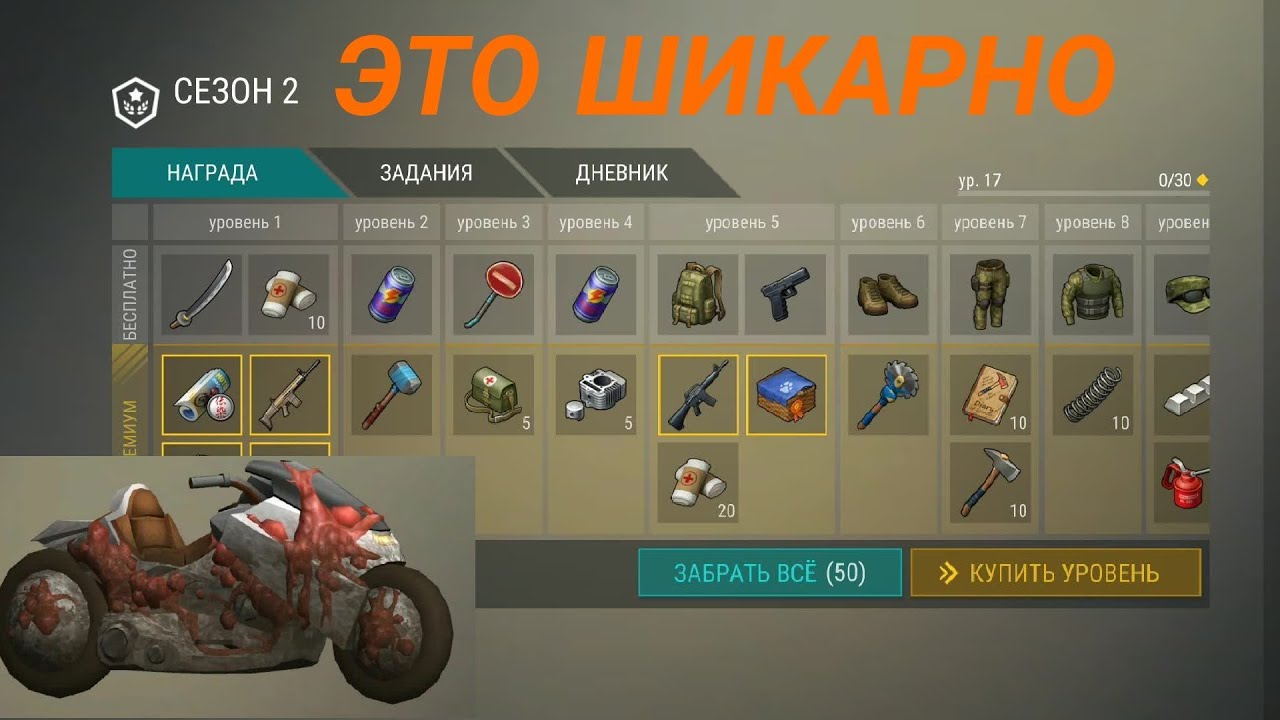The height and width of the screenshot is (720, 1280).
Task: Select the sledgehammer premium reward
Action: click(x=391, y=394)
